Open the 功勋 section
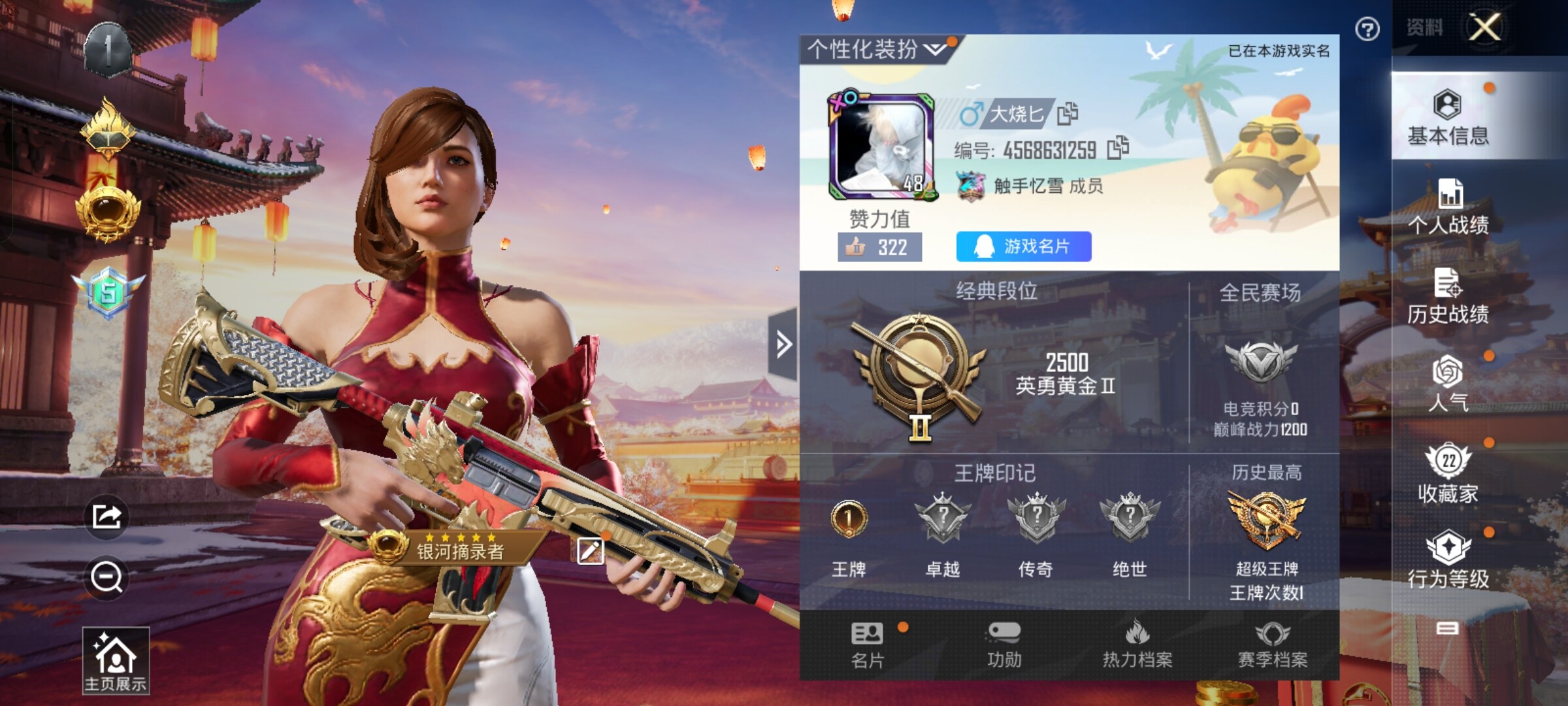 [1004, 645]
